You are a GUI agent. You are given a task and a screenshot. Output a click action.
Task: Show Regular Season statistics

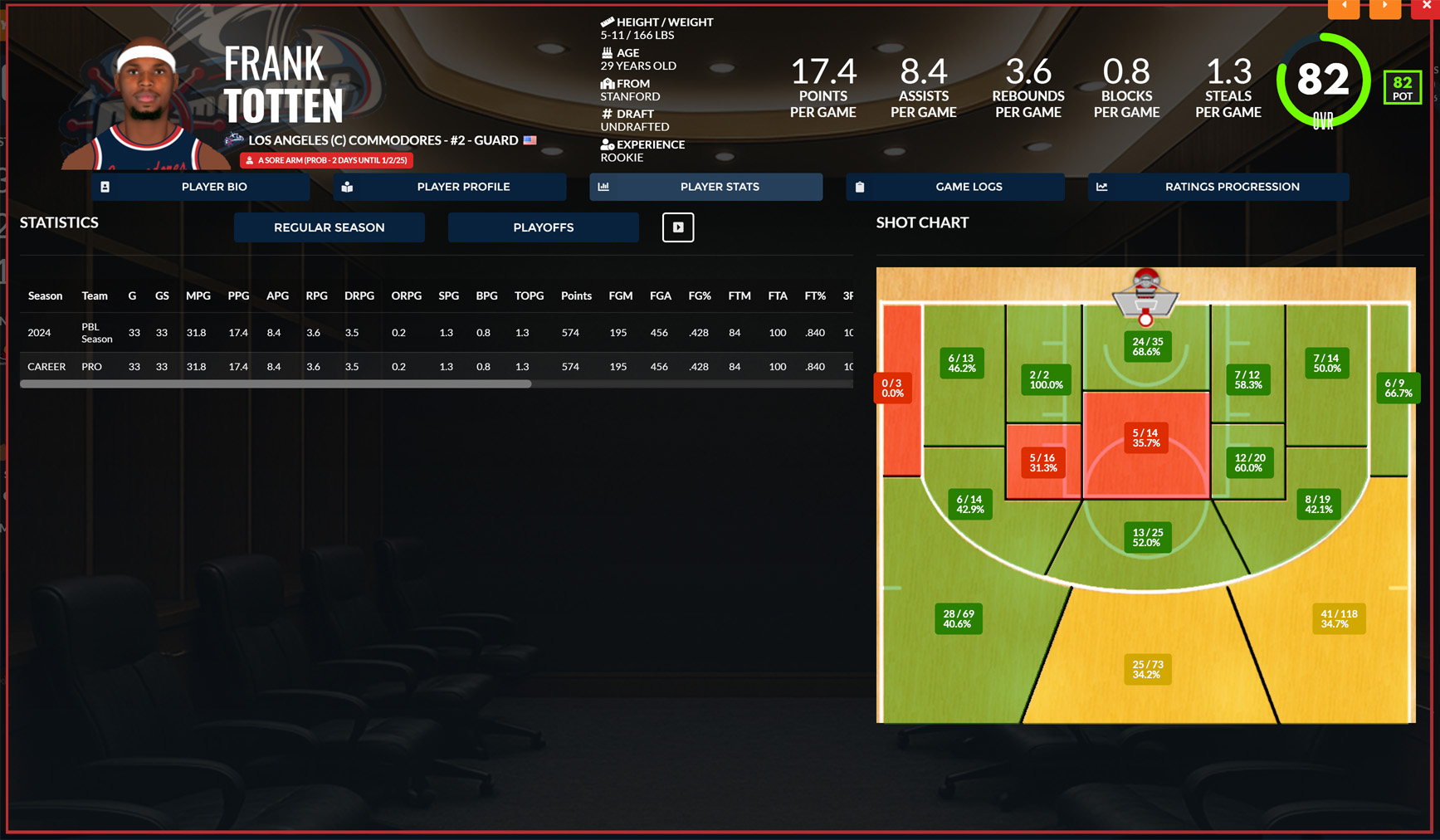[329, 227]
